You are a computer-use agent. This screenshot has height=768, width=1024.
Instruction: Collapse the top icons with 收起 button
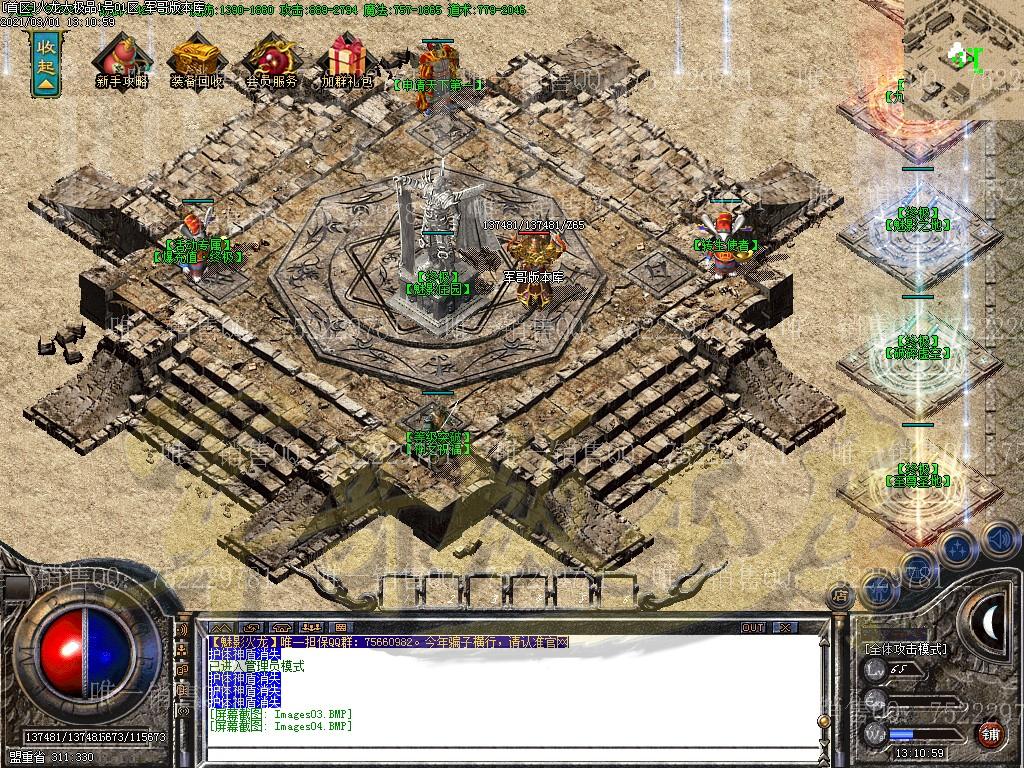[x=45, y=64]
